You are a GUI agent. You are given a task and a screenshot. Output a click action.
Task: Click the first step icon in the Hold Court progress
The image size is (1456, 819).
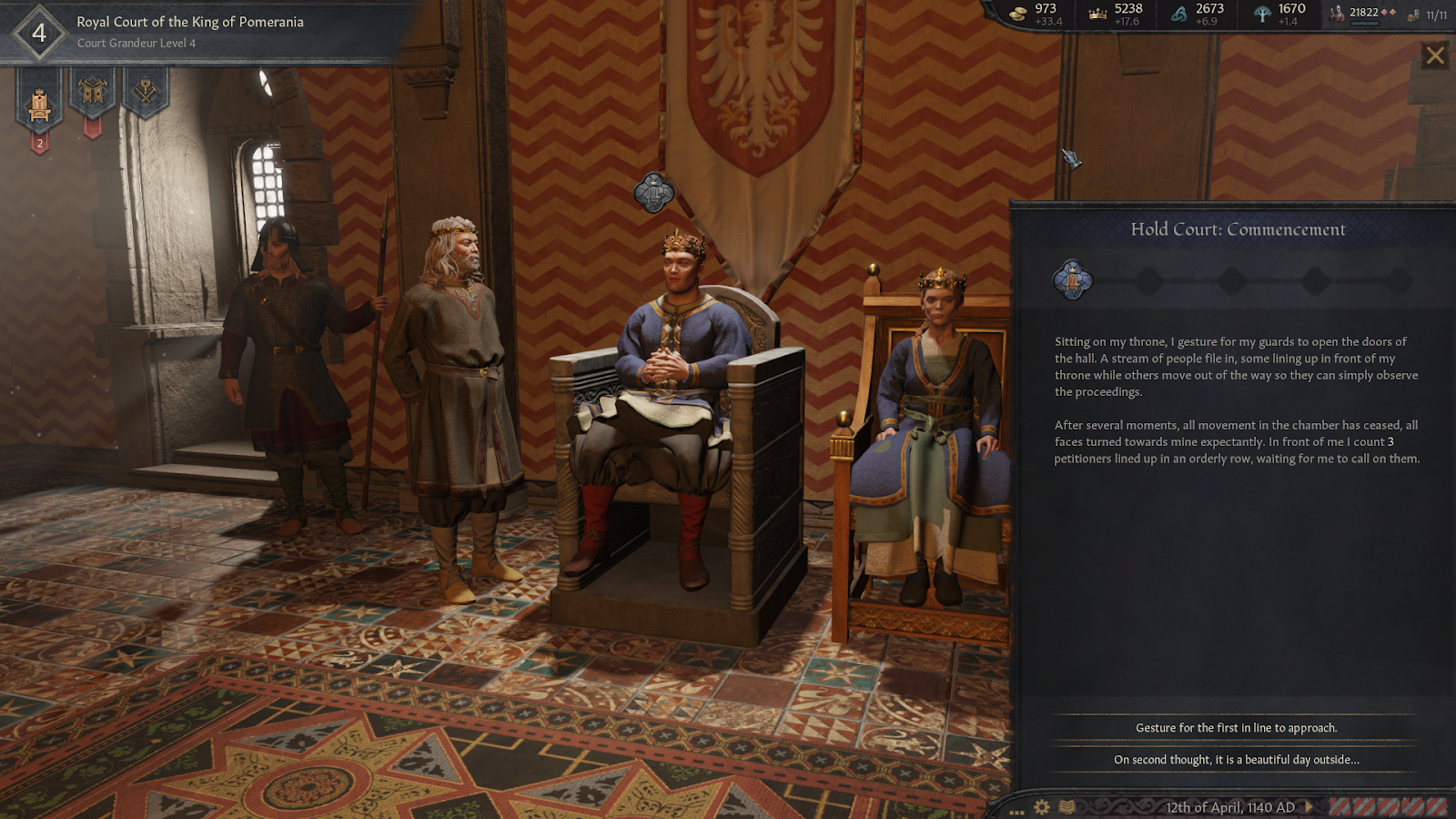point(1072,280)
